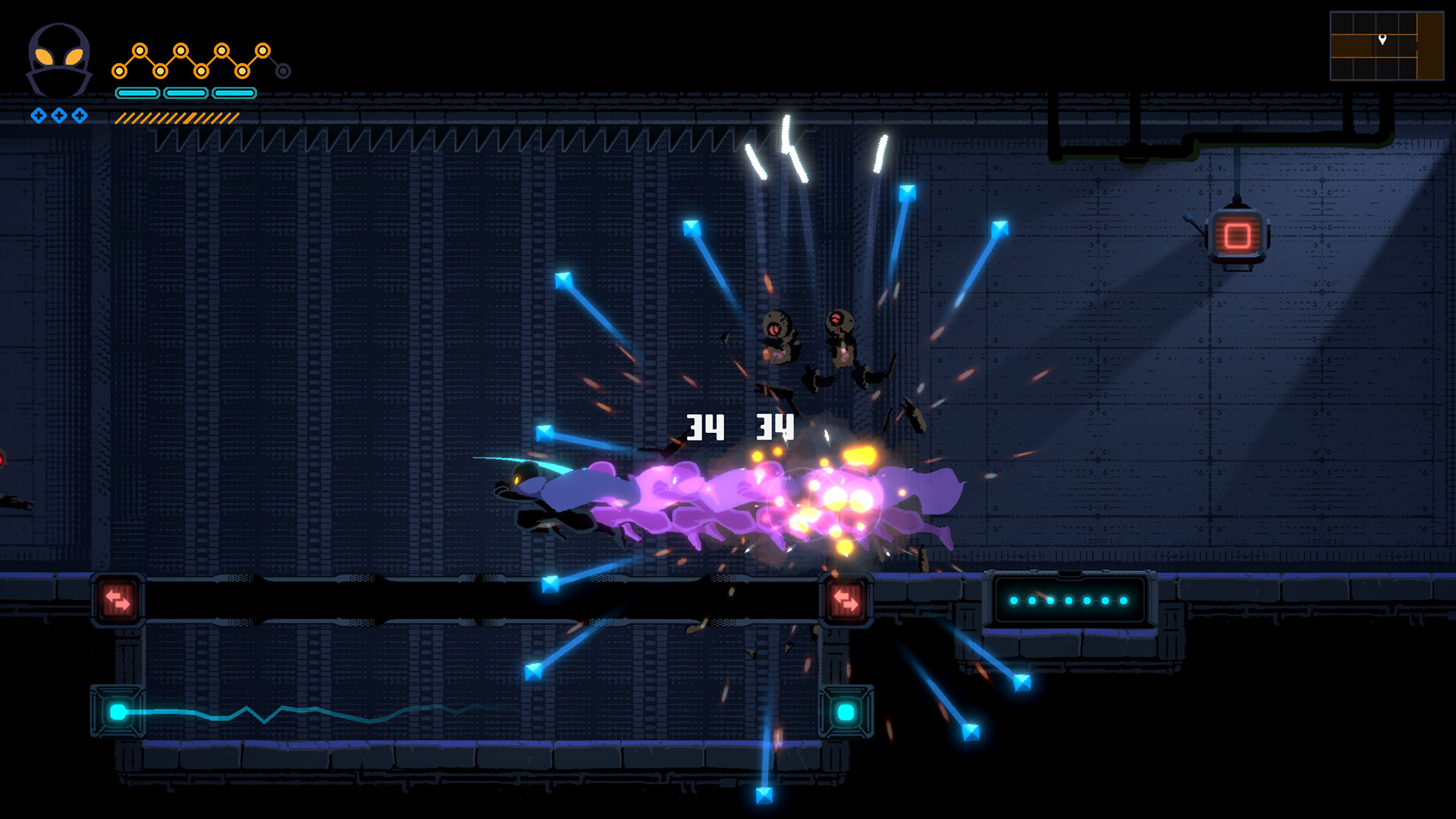Select the third blue diamond ability gem
The height and width of the screenshot is (819, 1456).
[x=78, y=117]
